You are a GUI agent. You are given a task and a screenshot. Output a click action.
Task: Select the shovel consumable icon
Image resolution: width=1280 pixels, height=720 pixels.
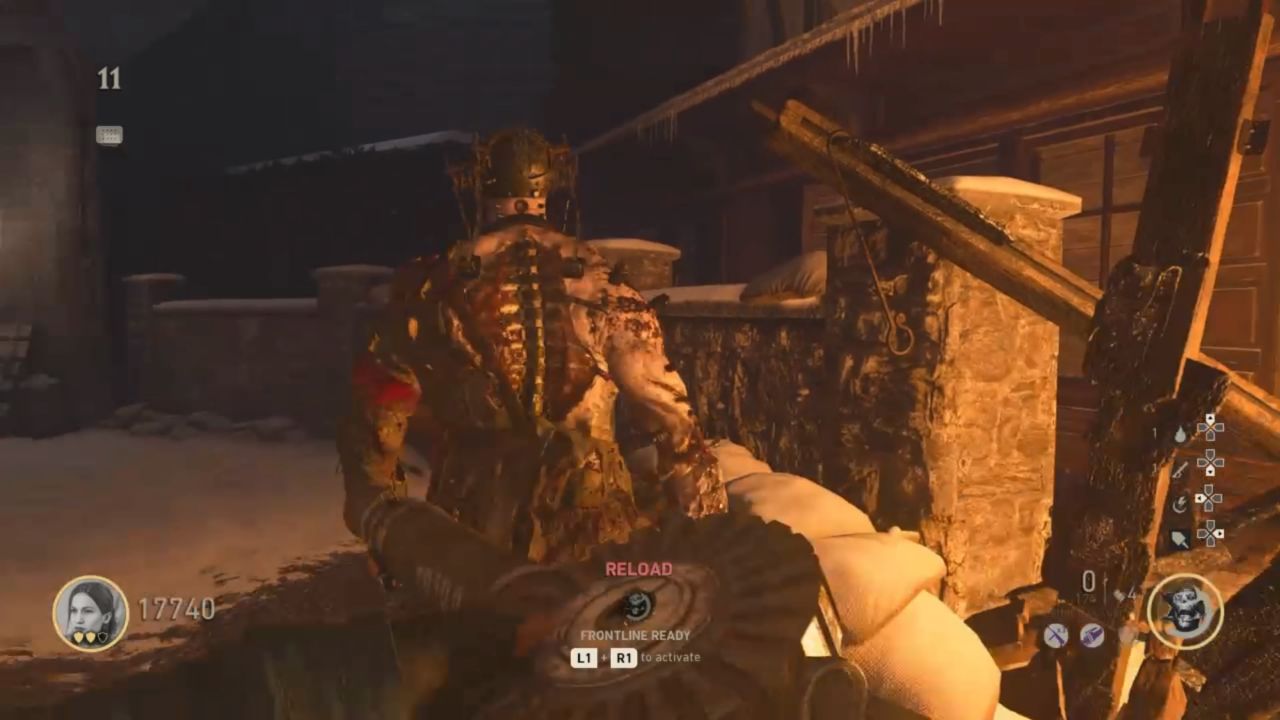[x=1180, y=540]
